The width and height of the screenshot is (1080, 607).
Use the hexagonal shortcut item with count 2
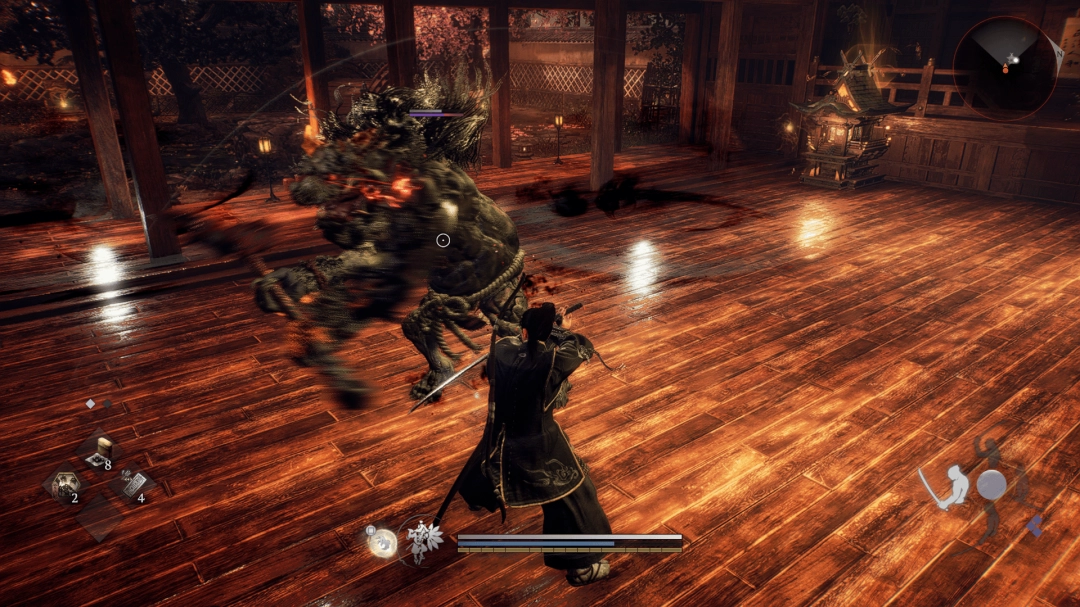coord(64,486)
